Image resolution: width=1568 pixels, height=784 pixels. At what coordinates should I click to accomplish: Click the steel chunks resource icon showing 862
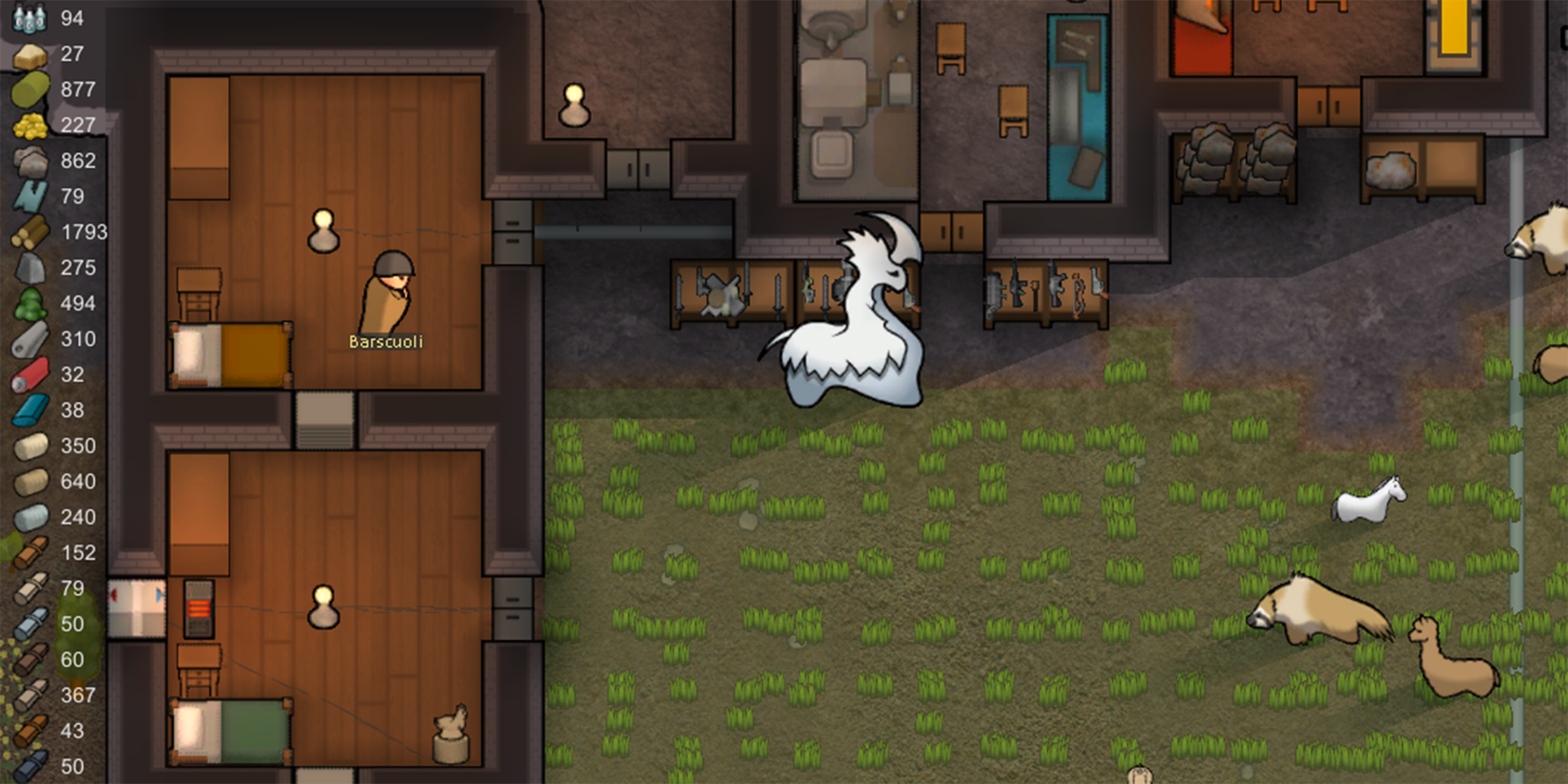click(29, 161)
